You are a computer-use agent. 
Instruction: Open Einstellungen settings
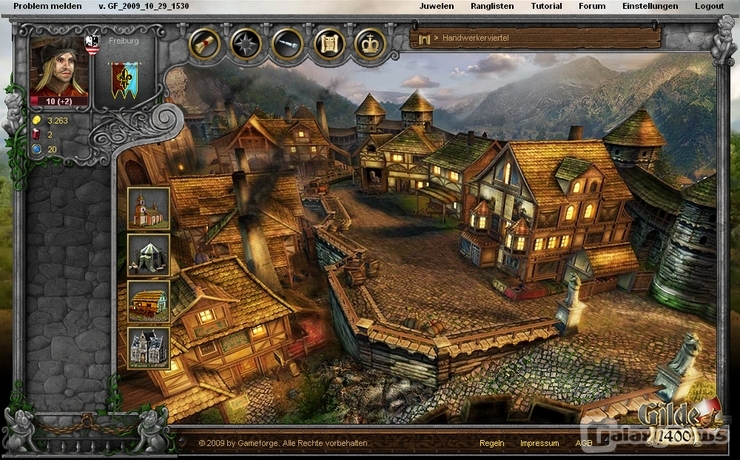pyautogui.click(x=650, y=6)
